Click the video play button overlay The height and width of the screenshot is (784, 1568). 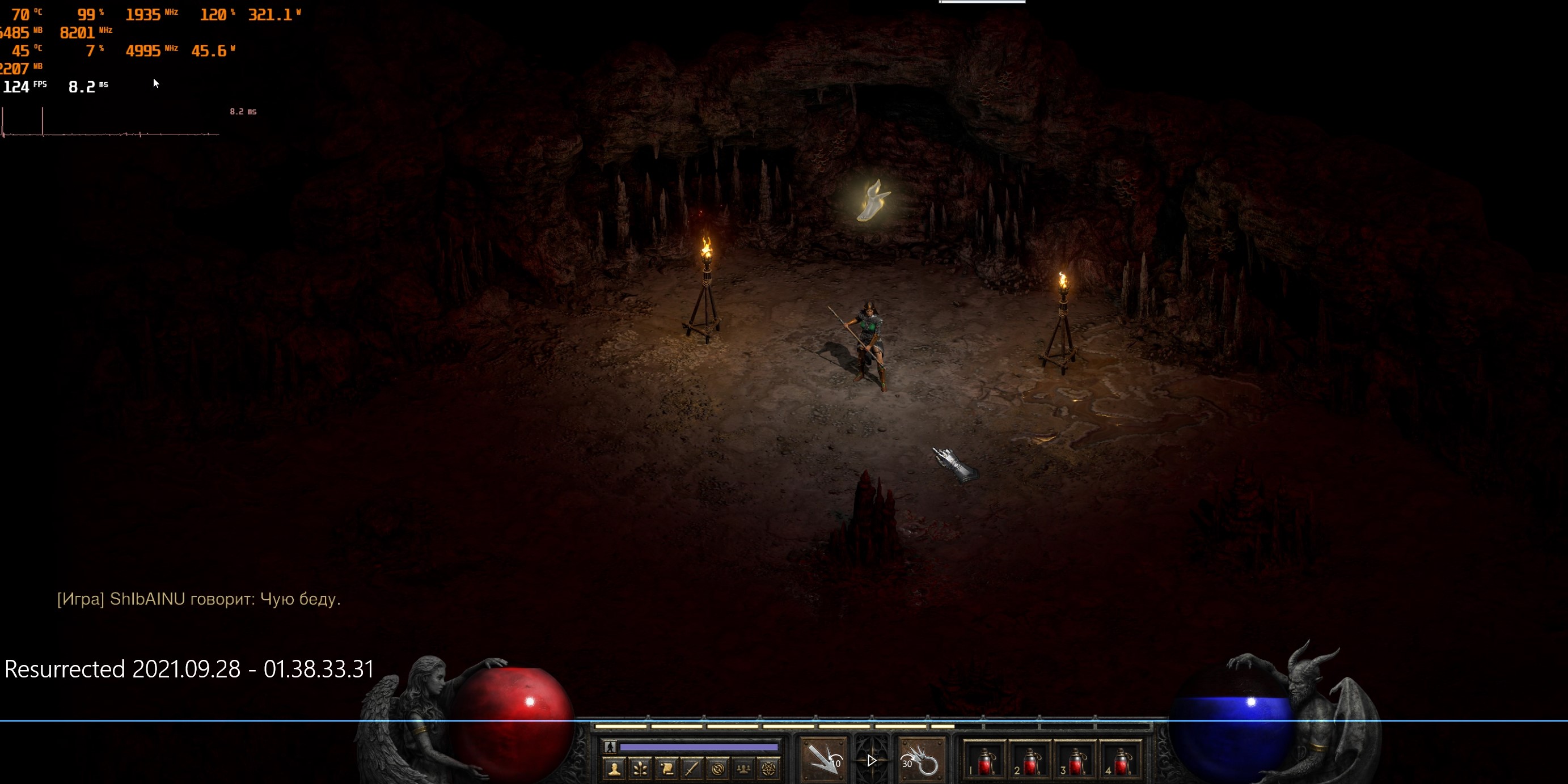872,760
